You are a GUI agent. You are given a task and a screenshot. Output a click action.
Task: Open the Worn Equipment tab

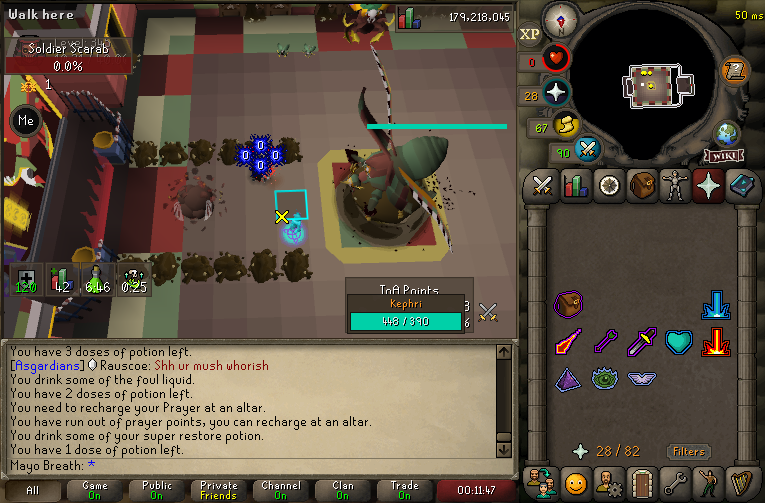click(x=675, y=187)
